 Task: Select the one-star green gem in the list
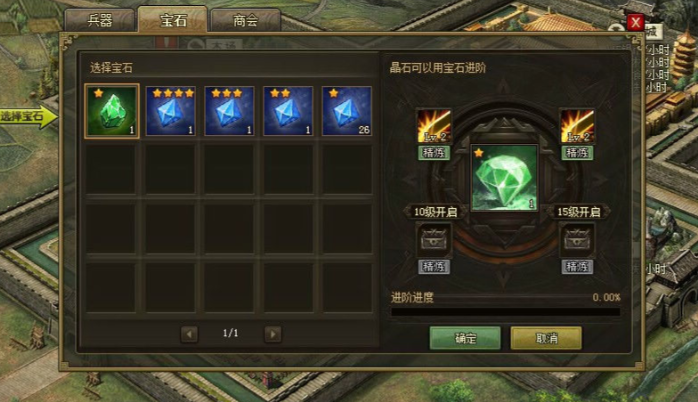(x=111, y=111)
